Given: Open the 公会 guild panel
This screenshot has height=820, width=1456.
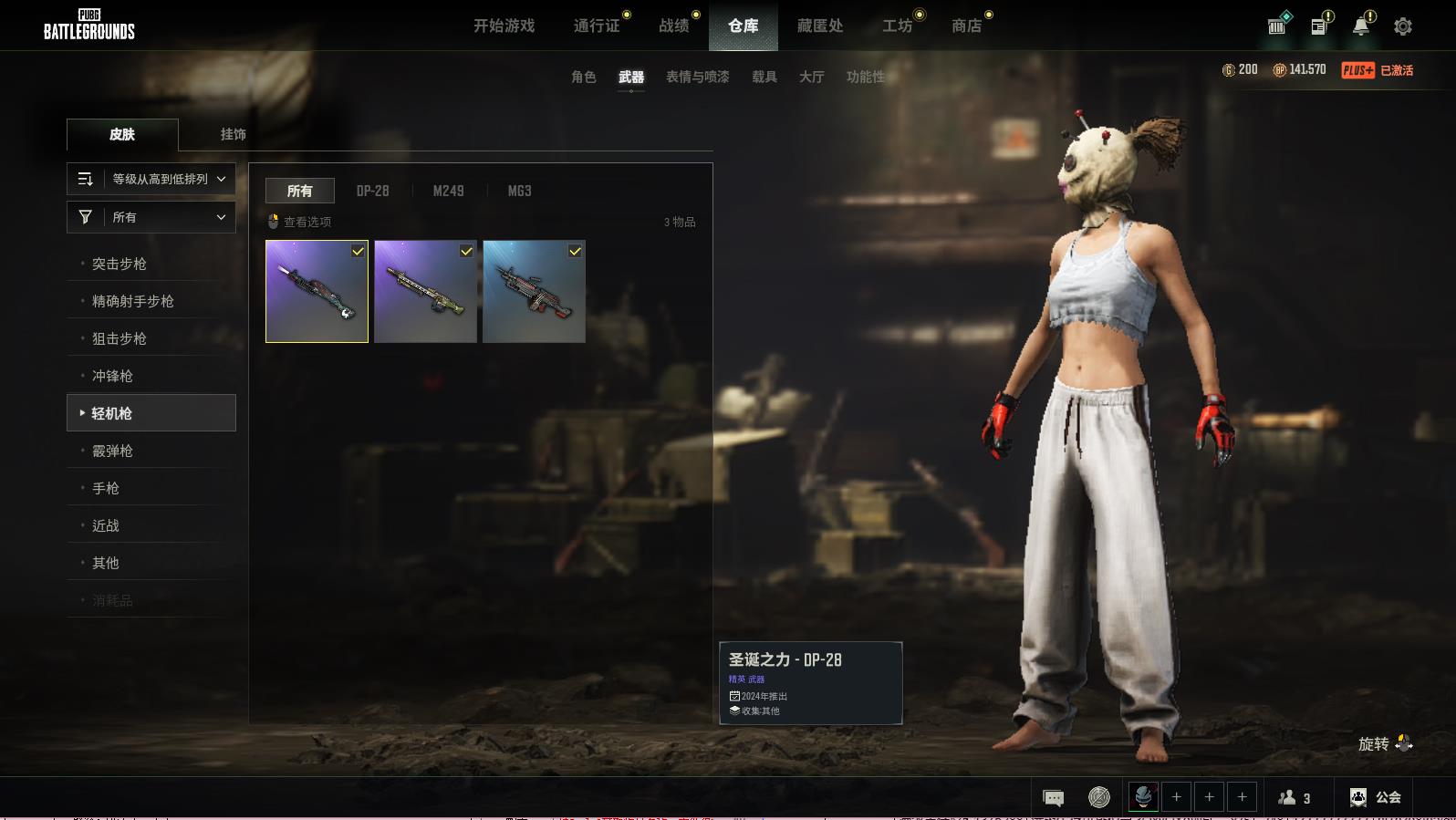Looking at the screenshot, I should coord(1376,797).
